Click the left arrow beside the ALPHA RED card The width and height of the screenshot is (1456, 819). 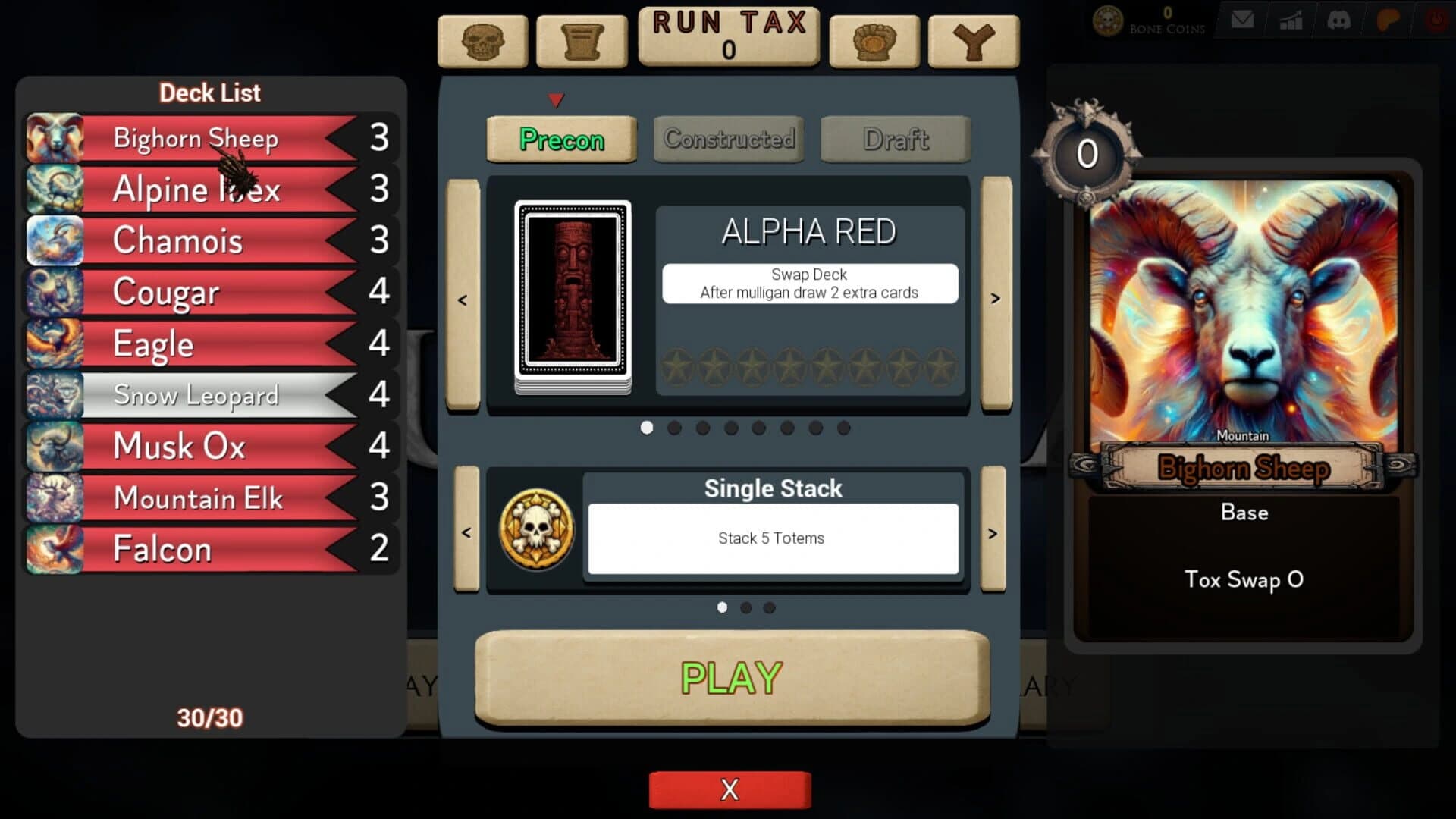point(464,298)
